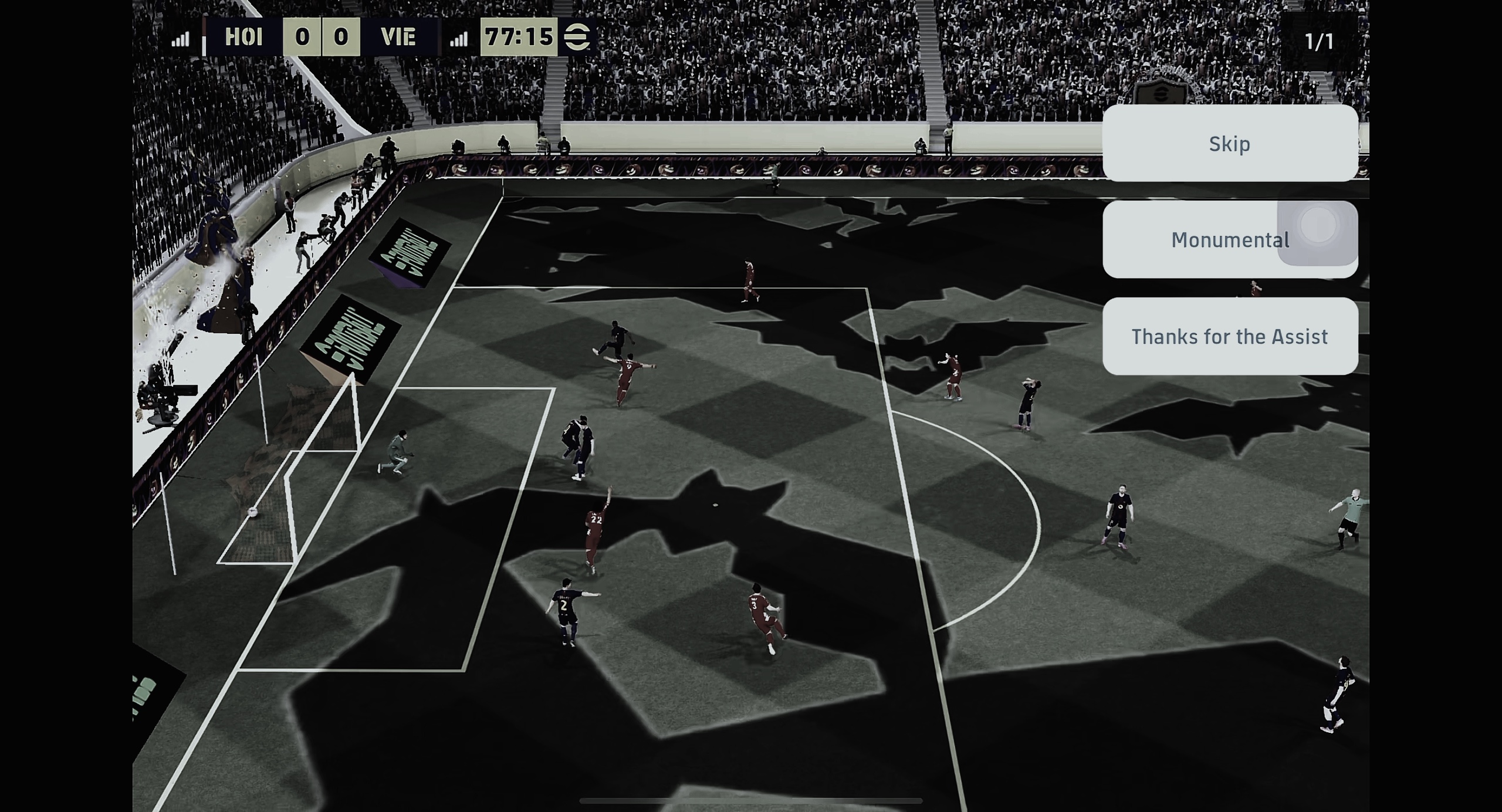Skip the goal replay
Viewport: 1502px width, 812px height.
pos(1230,144)
